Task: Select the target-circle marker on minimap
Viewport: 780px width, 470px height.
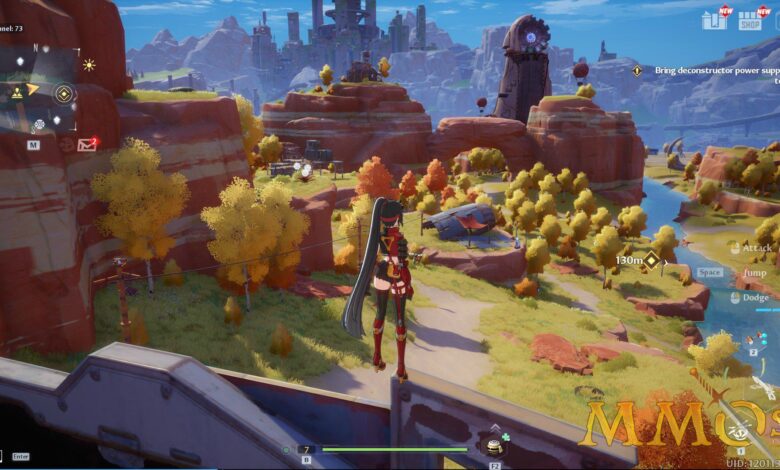Action: [x=64, y=94]
